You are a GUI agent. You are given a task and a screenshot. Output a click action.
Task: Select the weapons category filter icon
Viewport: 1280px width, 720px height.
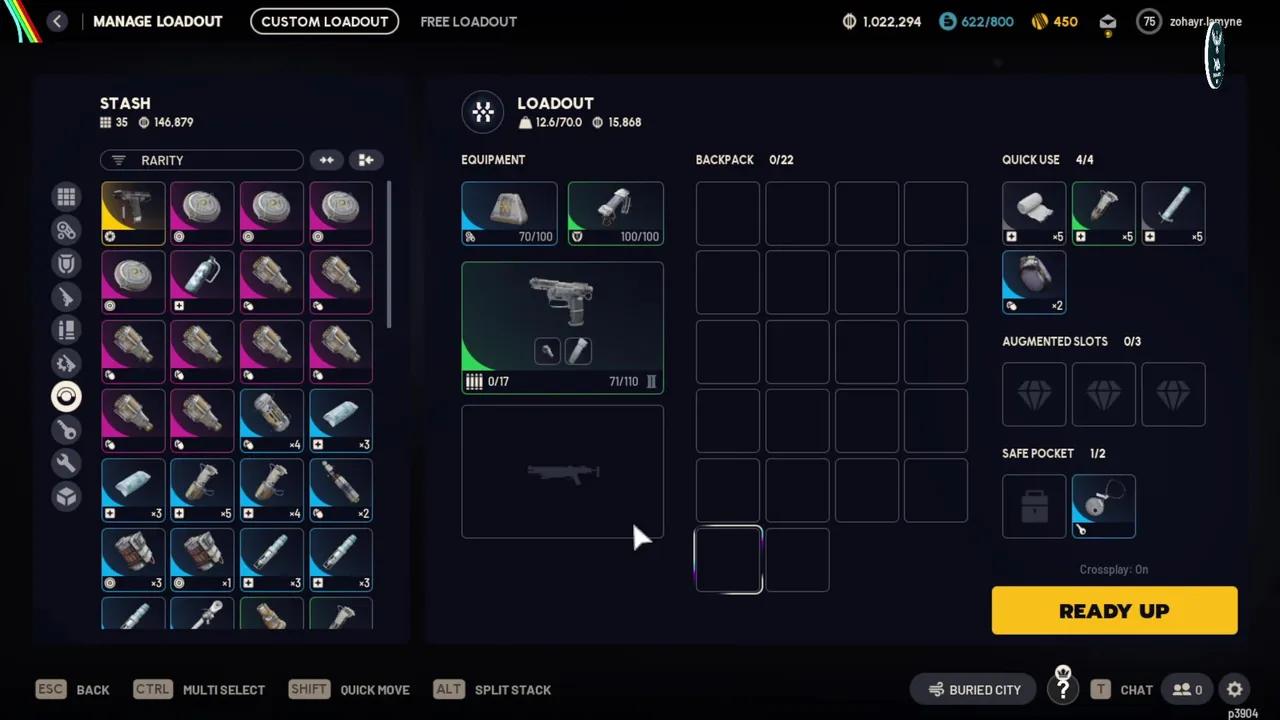tap(66, 297)
